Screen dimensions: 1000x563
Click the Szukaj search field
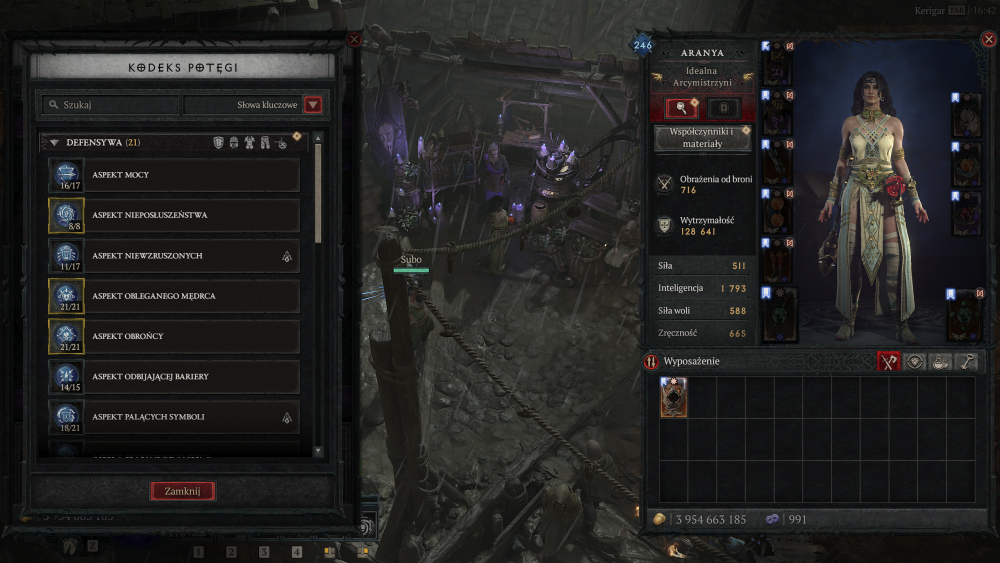pos(110,105)
